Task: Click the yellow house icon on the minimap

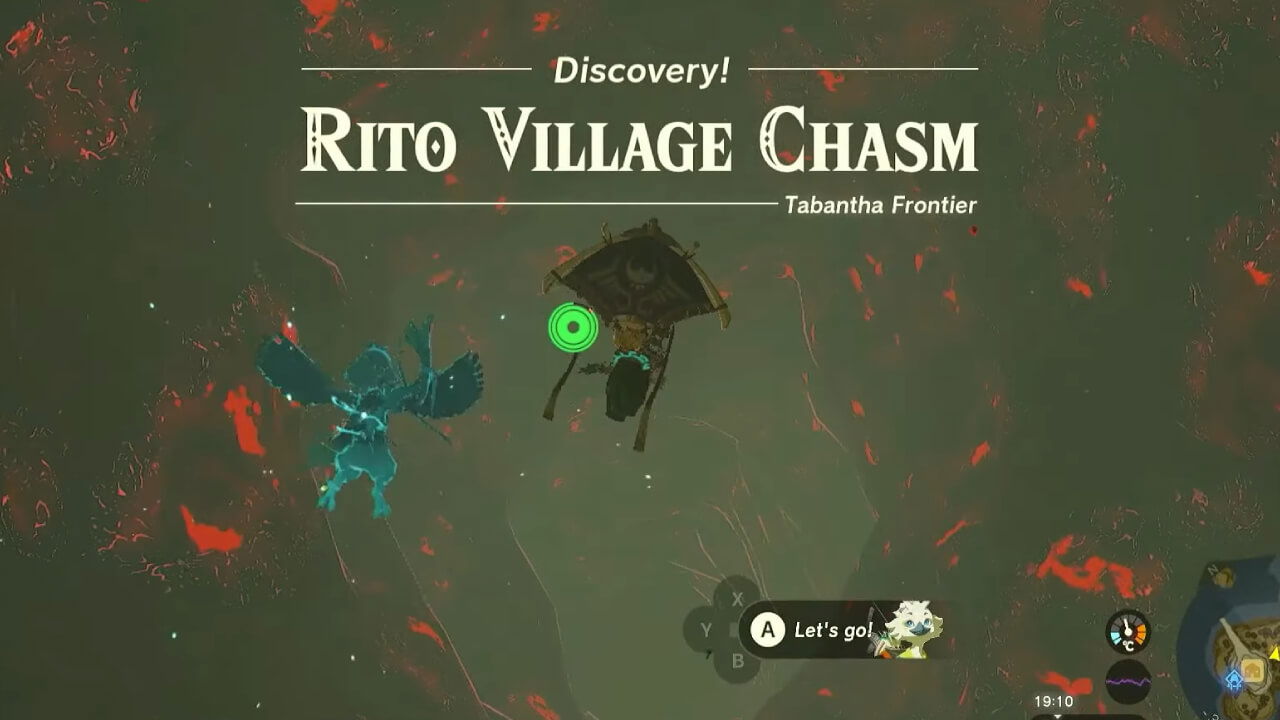Action: [x=1253, y=668]
